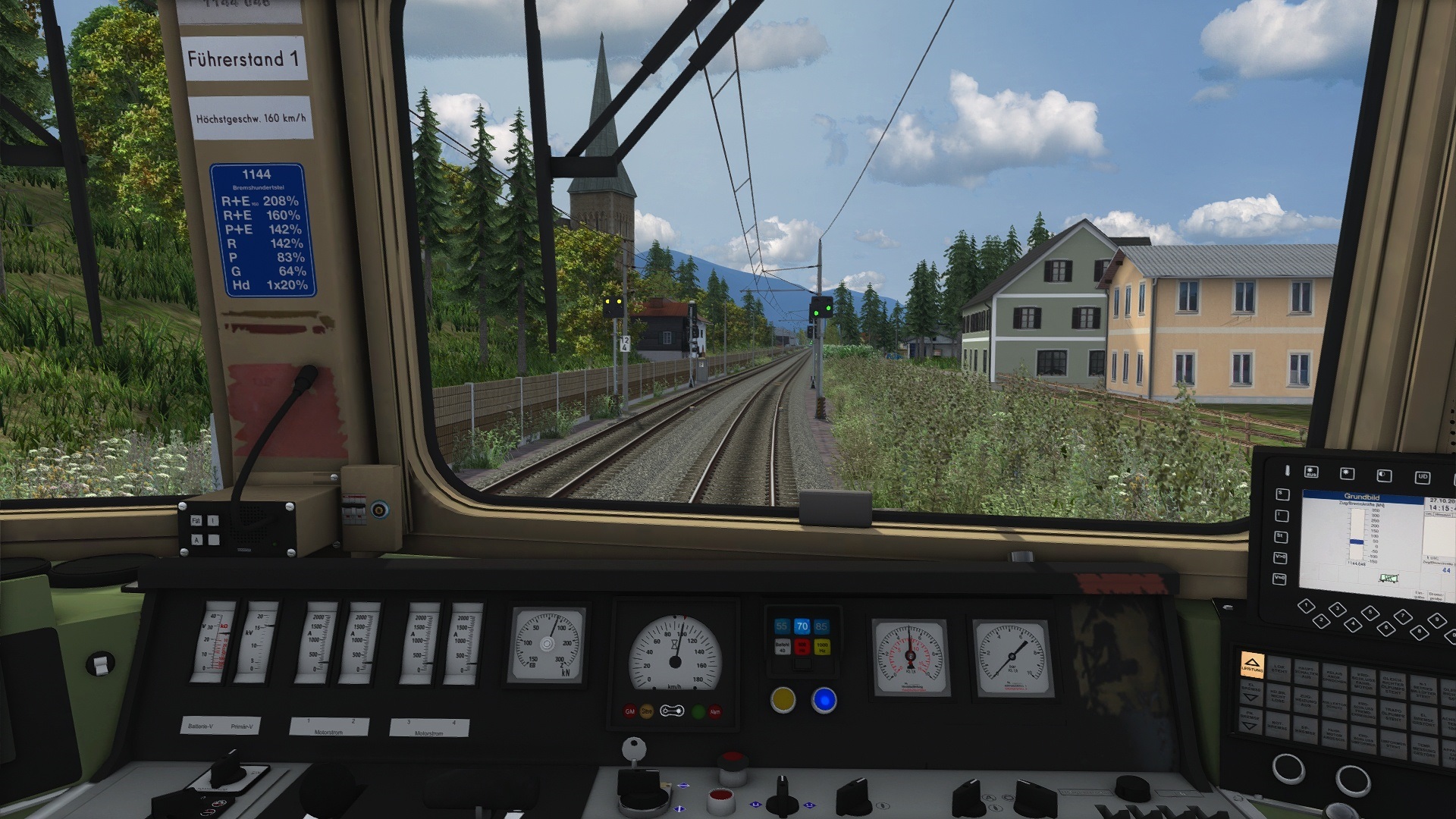The height and width of the screenshot is (819, 1456).
Task: Tap the EL BREMSE down-arrow key
Action: [x=1251, y=692]
